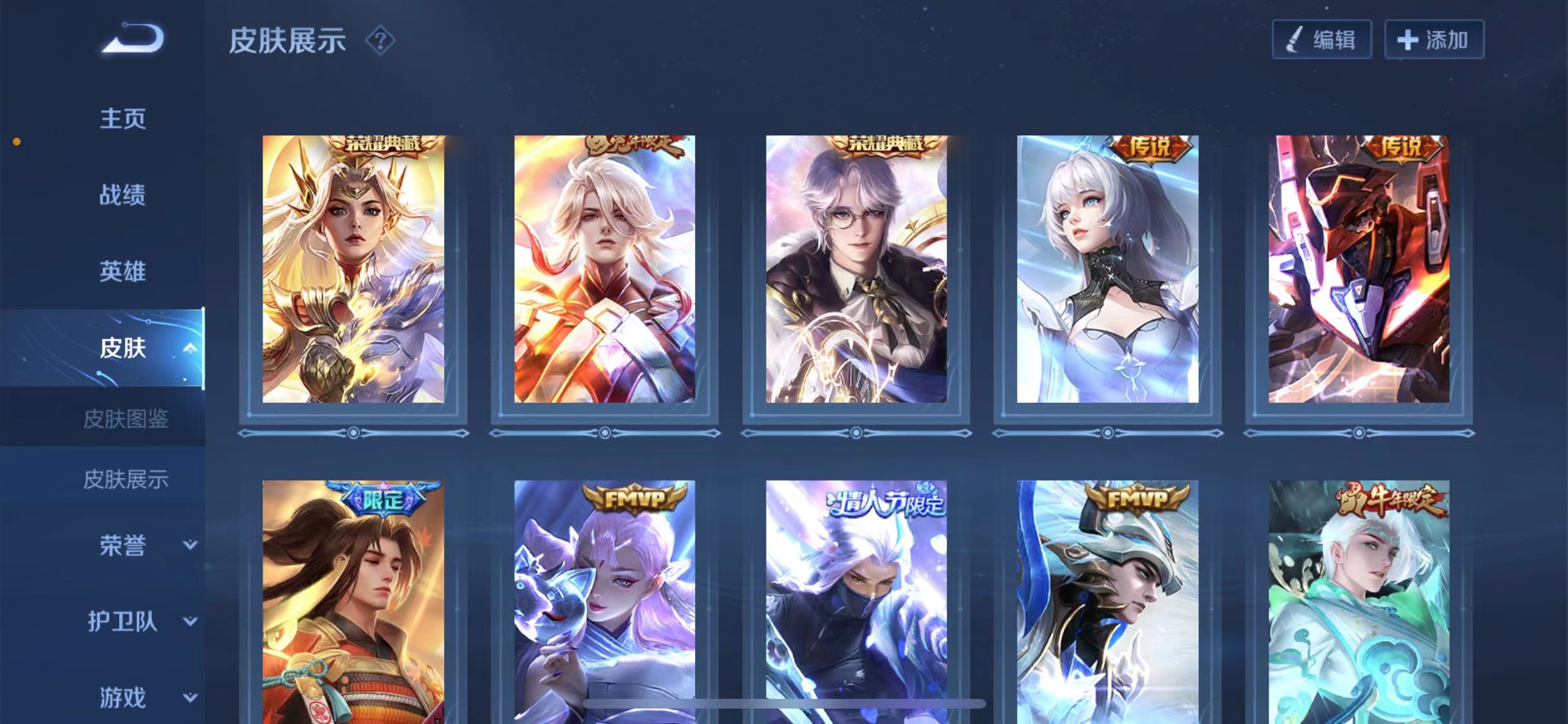Switch to the 战绩 match record tab
1568x724 pixels.
[122, 195]
